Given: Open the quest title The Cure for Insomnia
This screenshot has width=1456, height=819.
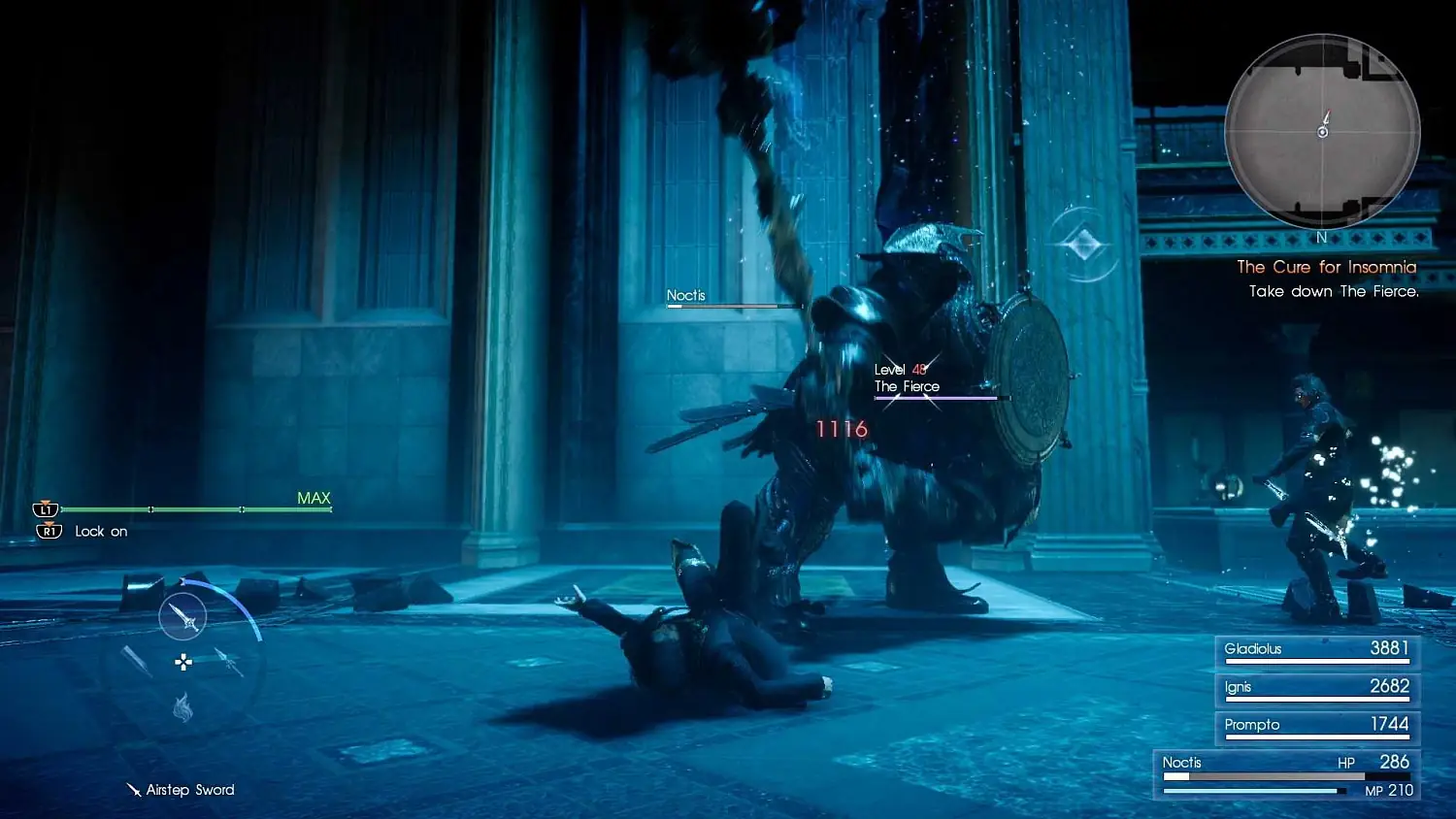Looking at the screenshot, I should pos(1326,267).
